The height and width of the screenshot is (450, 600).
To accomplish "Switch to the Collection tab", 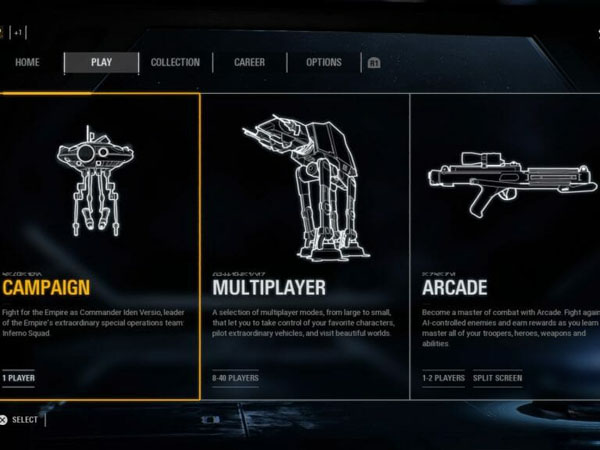I will 175,63.
